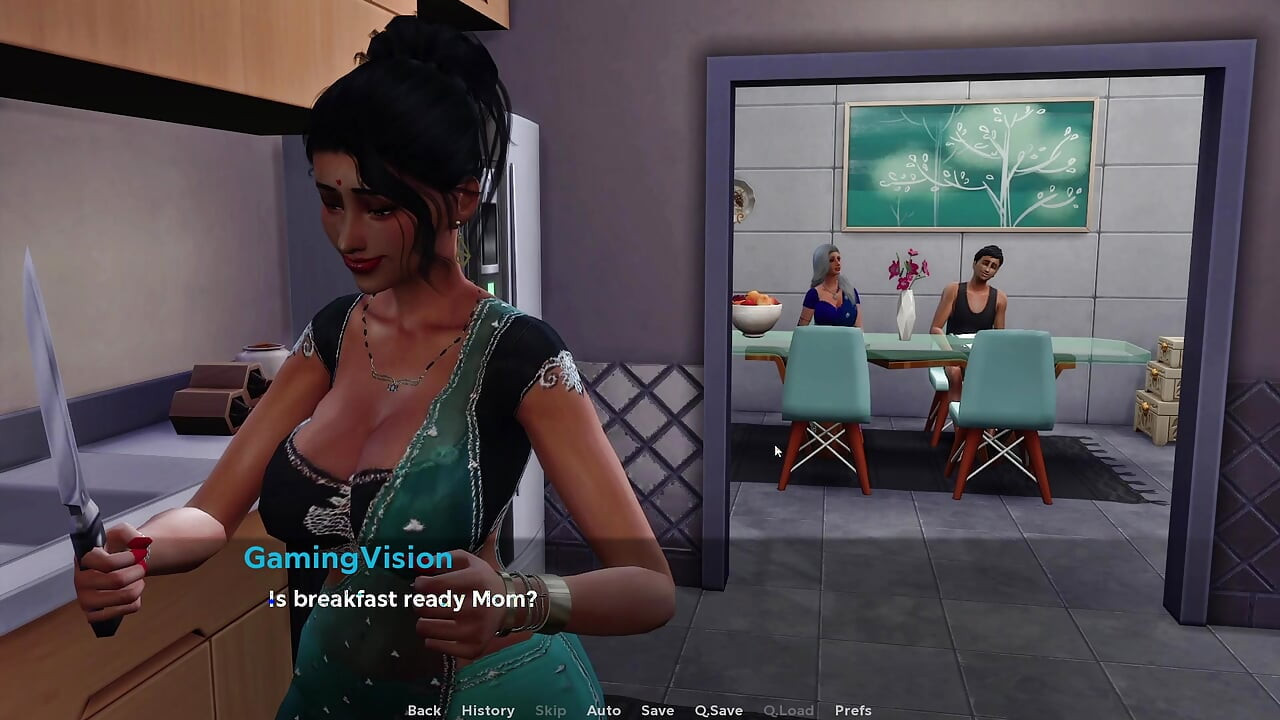
Task: Open the Save screen
Action: [656, 710]
